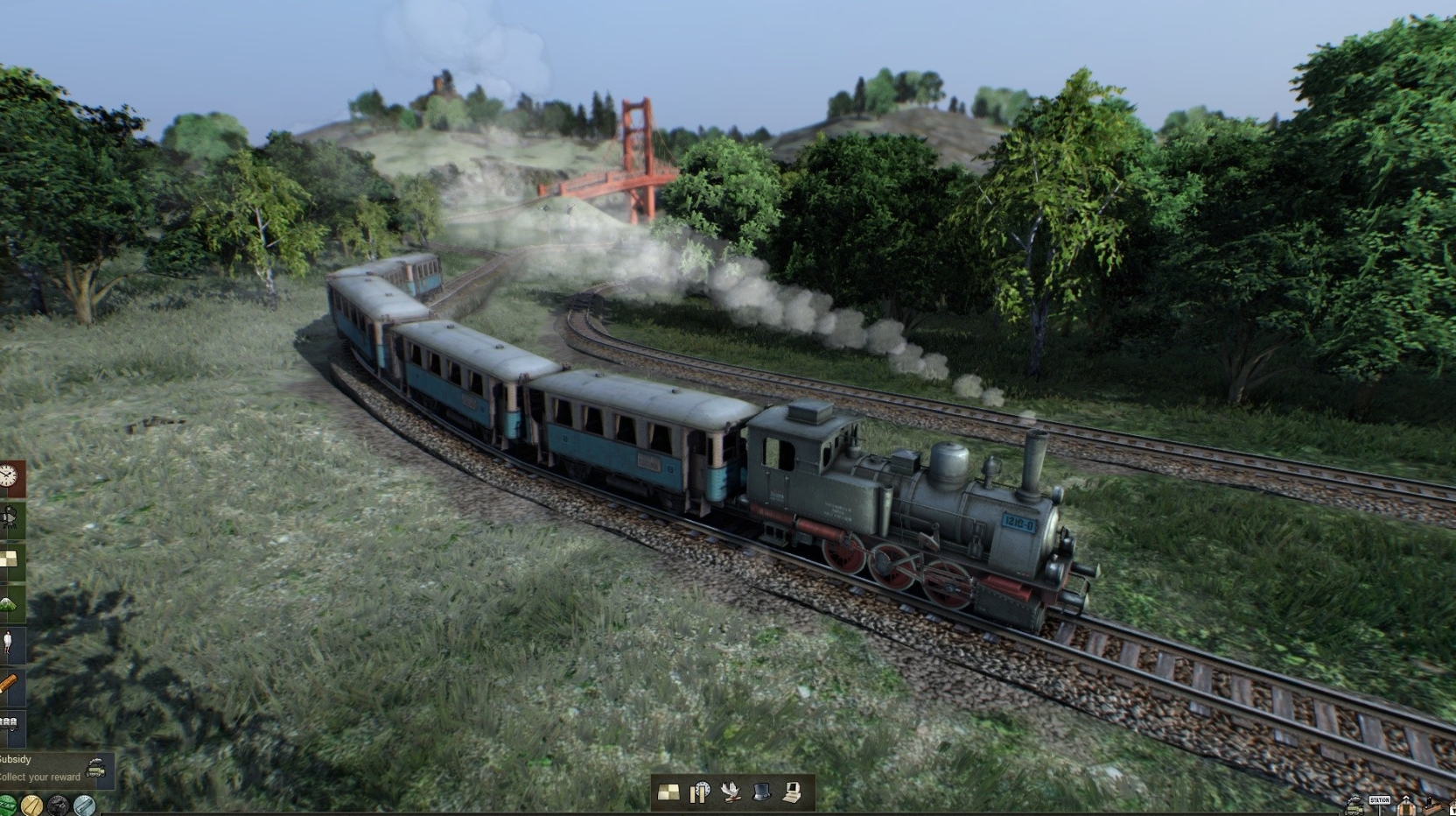Toggle game pause with the clock toolbar icon

[700, 793]
